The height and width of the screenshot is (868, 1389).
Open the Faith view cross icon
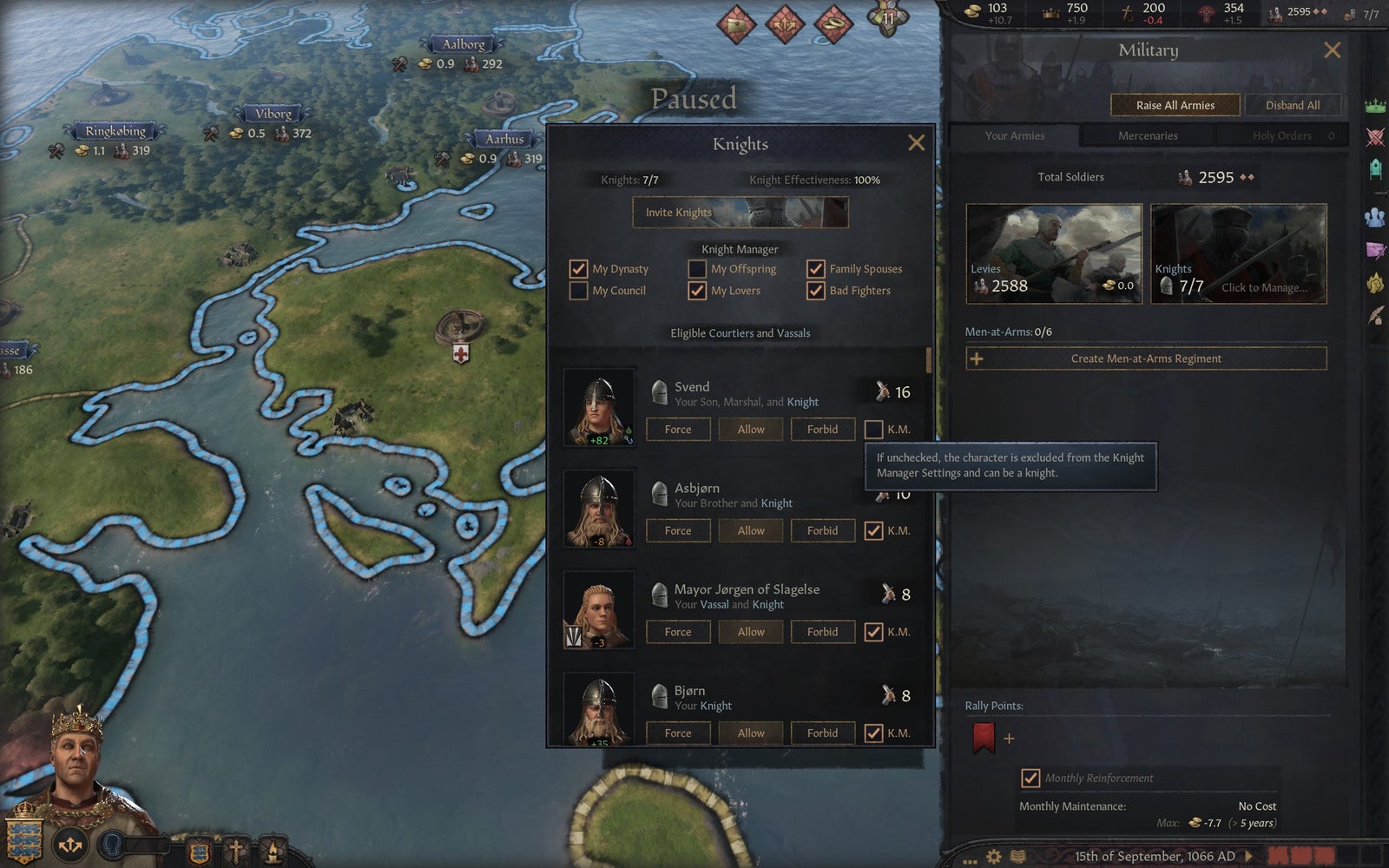click(237, 849)
